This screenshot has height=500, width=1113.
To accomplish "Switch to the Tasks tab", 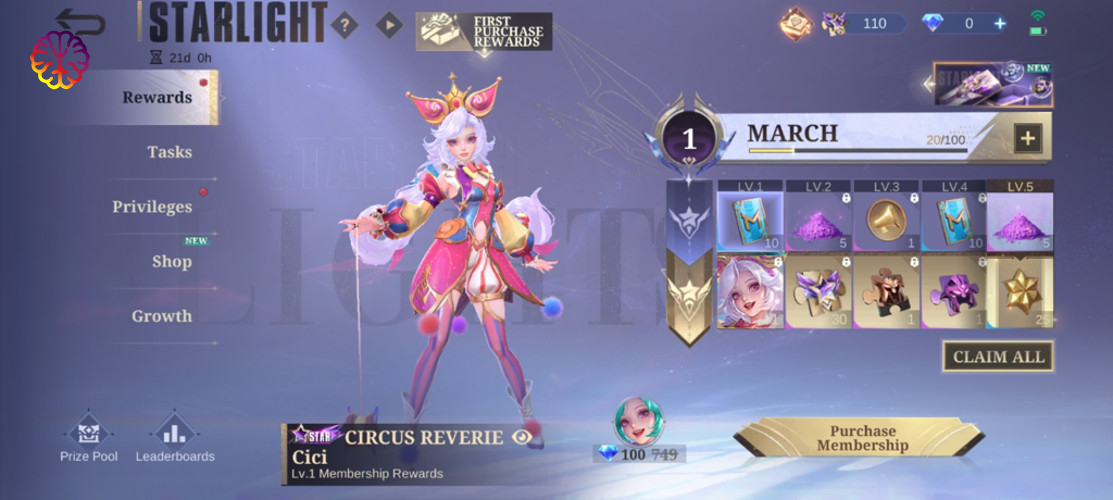I will tap(169, 152).
